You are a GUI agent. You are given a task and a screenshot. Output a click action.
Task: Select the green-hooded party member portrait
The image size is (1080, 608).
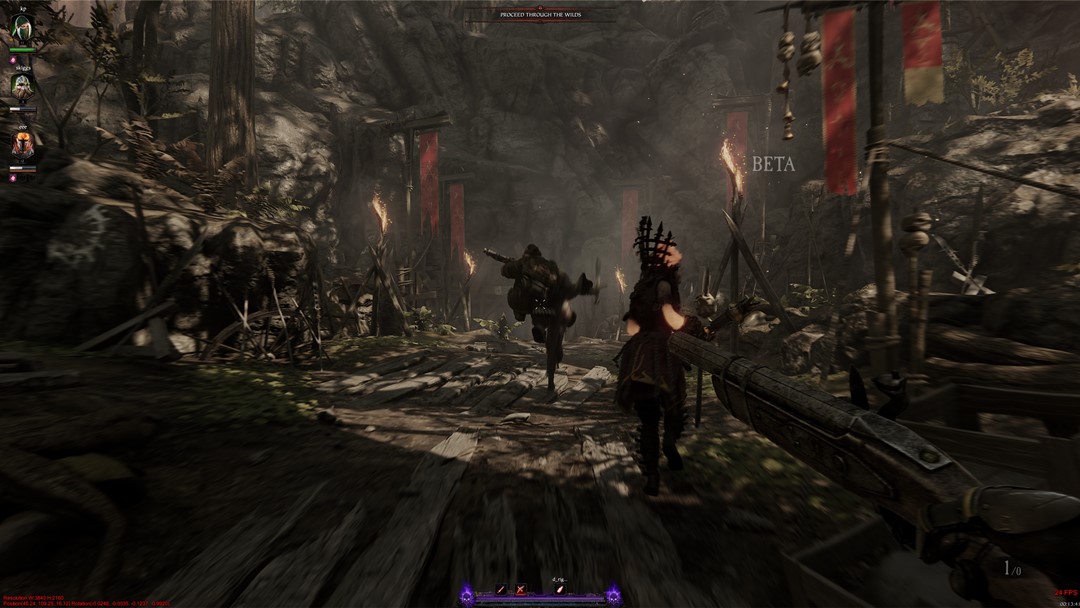pos(21,30)
